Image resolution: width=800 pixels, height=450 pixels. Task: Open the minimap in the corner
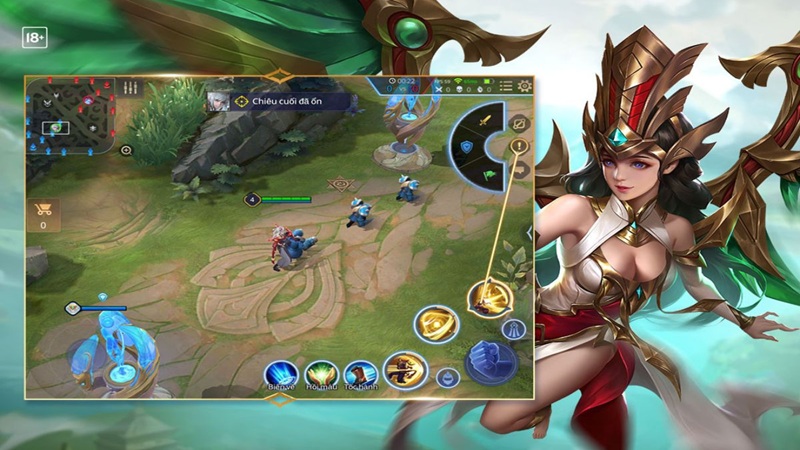pyautogui.click(x=69, y=111)
